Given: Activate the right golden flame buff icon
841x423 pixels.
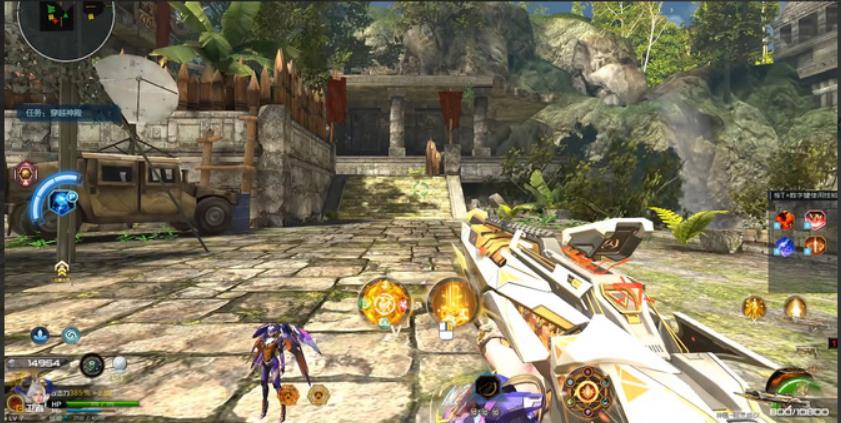Looking at the screenshot, I should pyautogui.click(x=795, y=307).
